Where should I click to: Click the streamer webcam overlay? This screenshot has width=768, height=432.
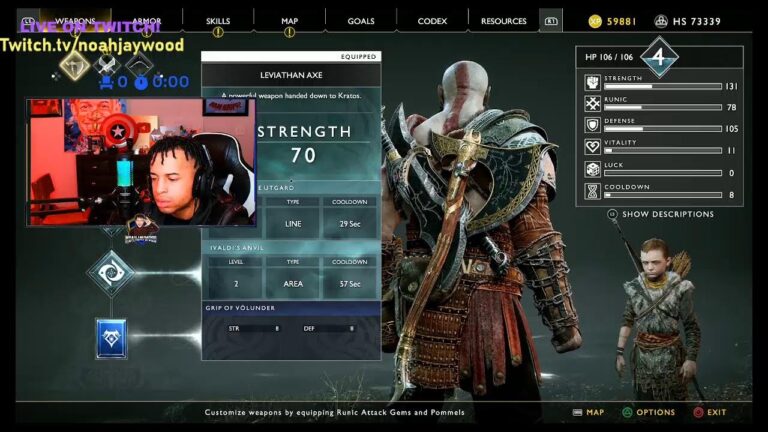140,162
